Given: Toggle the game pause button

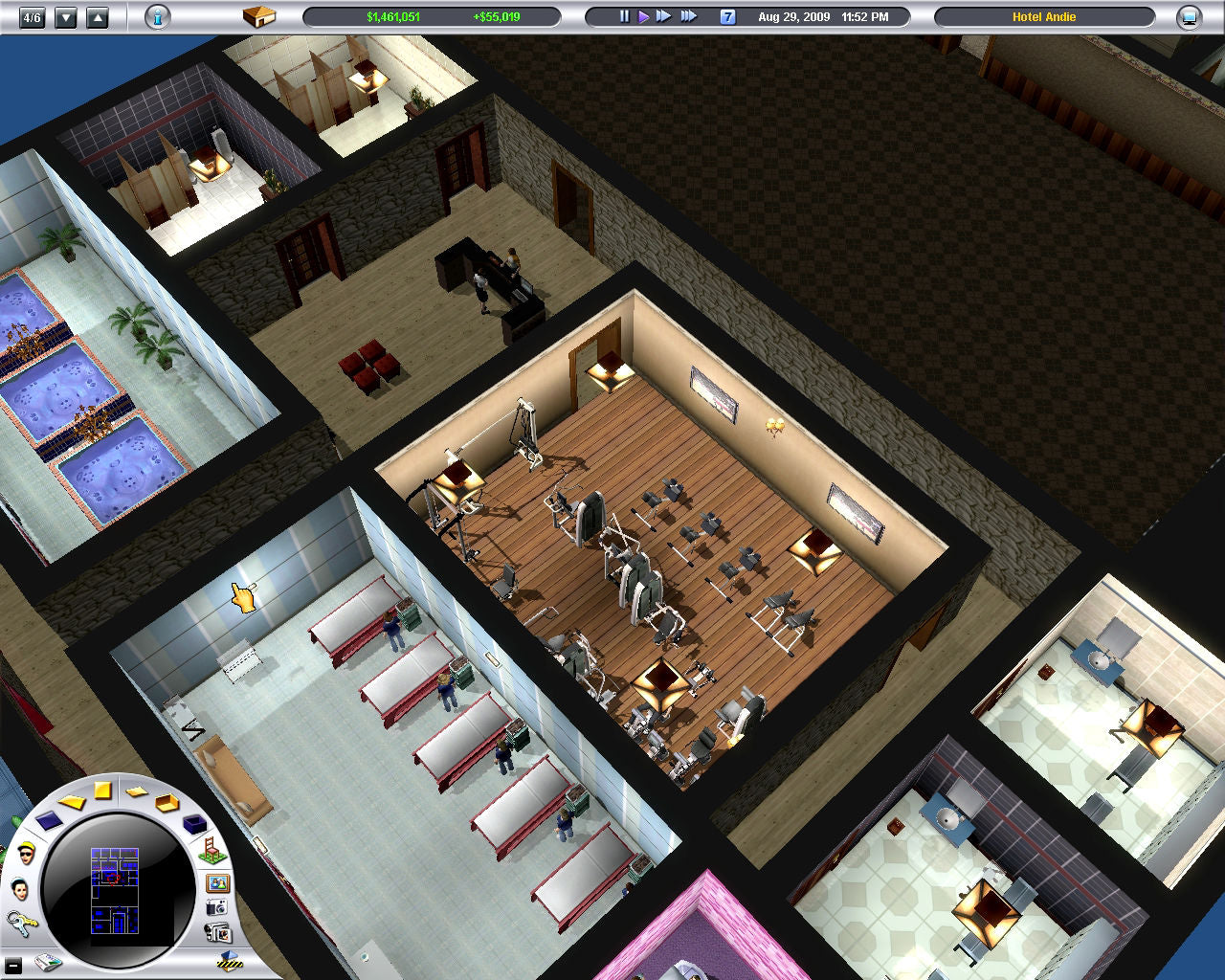Looking at the screenshot, I should coord(623,15).
